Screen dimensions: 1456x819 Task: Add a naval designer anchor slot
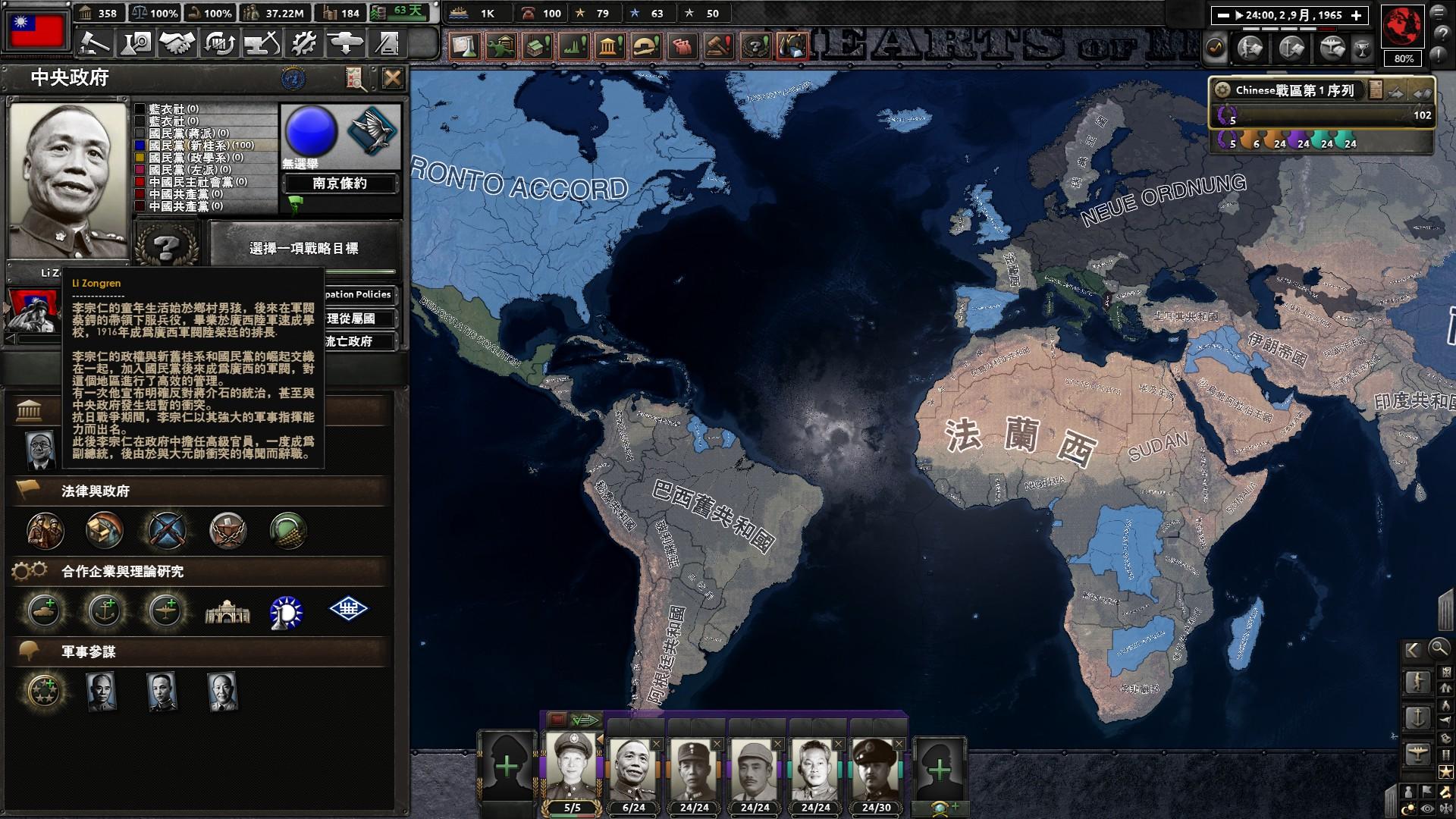(105, 610)
